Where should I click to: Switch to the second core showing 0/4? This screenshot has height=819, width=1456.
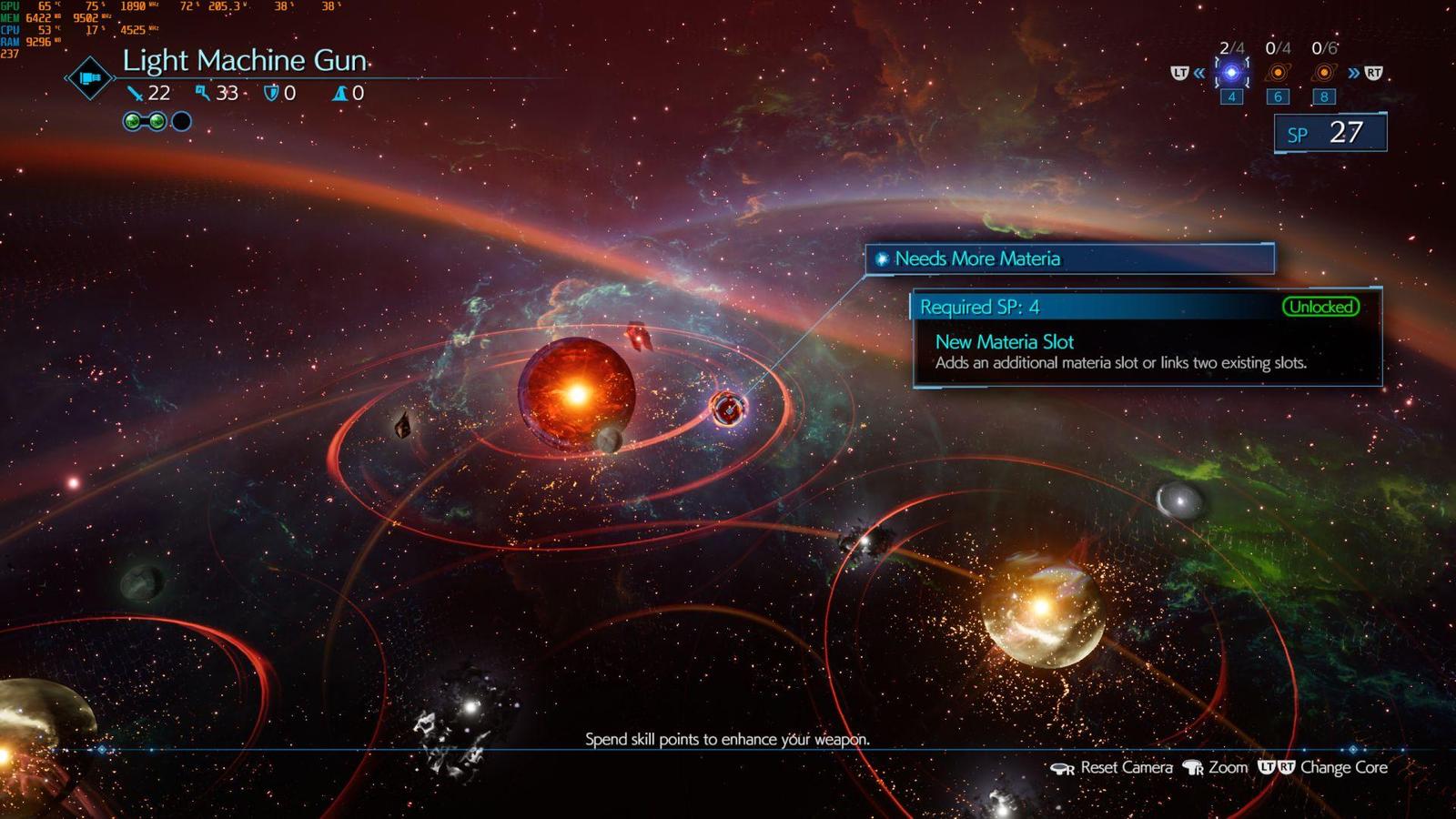(1278, 73)
